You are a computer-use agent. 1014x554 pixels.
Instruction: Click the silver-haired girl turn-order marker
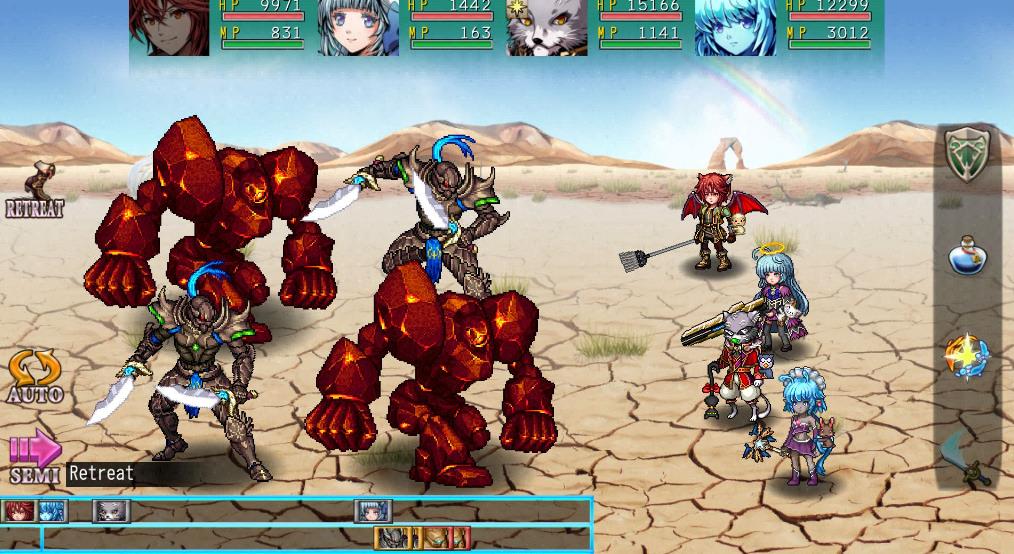coord(373,512)
